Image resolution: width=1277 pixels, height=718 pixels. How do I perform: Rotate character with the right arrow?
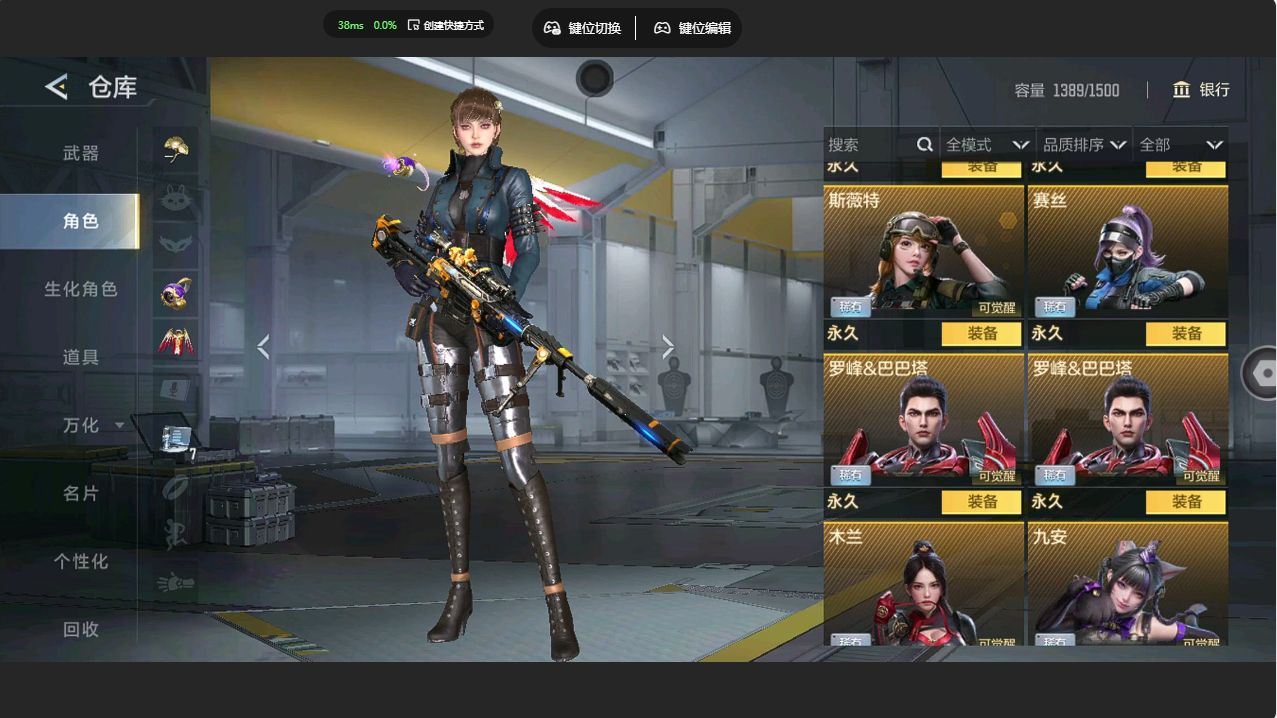tap(668, 347)
